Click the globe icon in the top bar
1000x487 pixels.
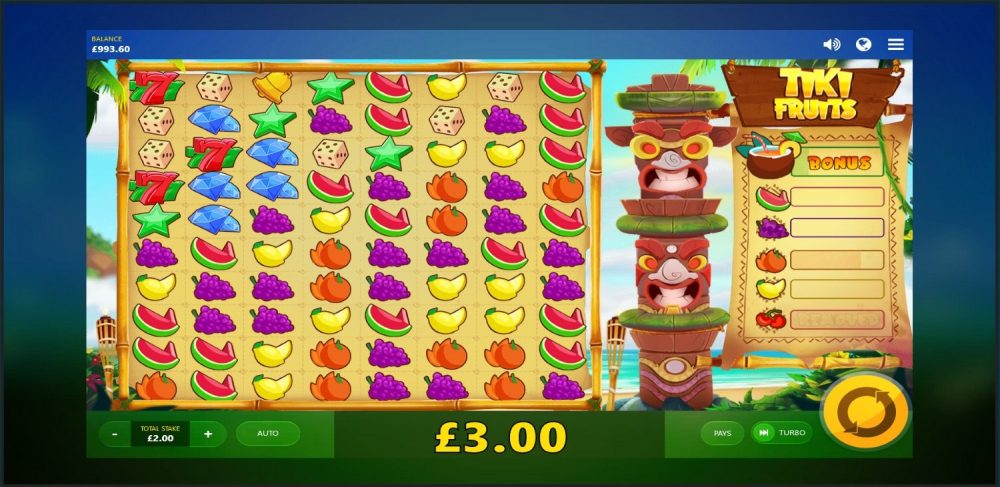[x=864, y=45]
